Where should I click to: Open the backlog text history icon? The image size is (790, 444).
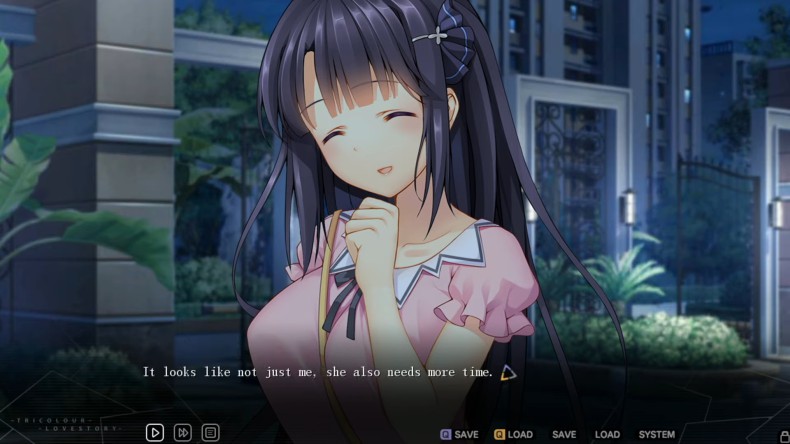210,433
